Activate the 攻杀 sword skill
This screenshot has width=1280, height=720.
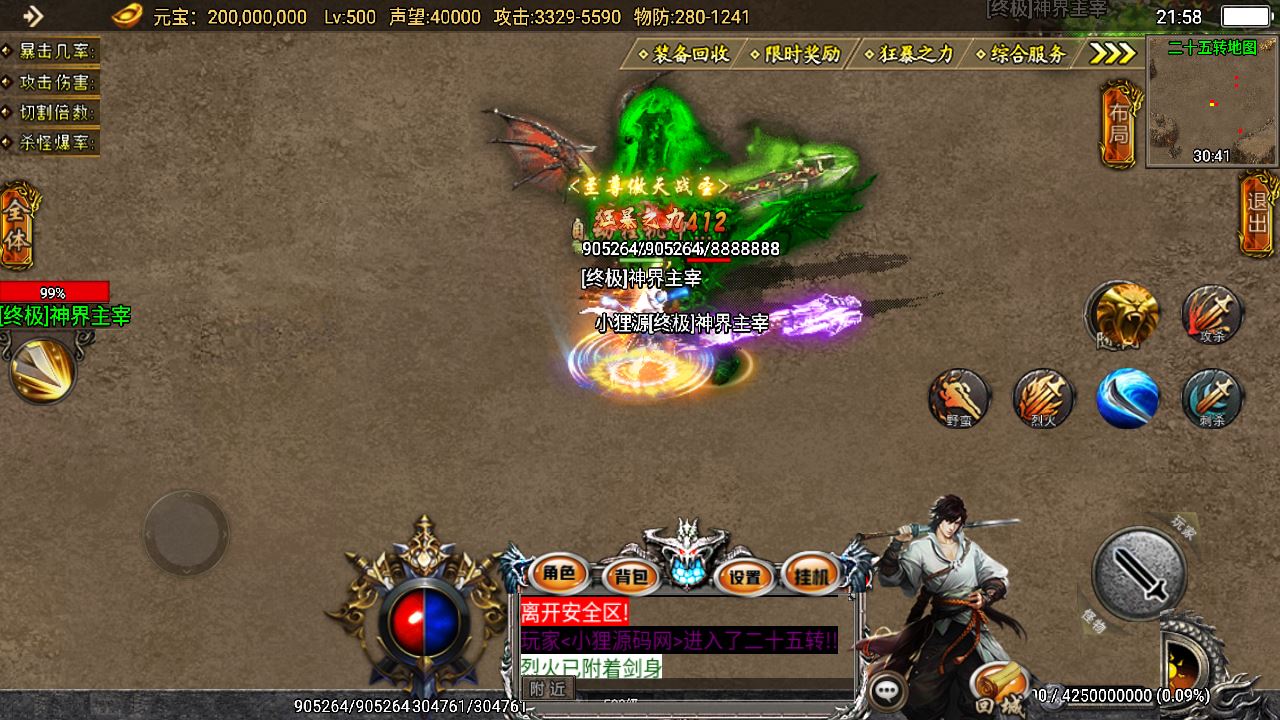coord(1212,315)
